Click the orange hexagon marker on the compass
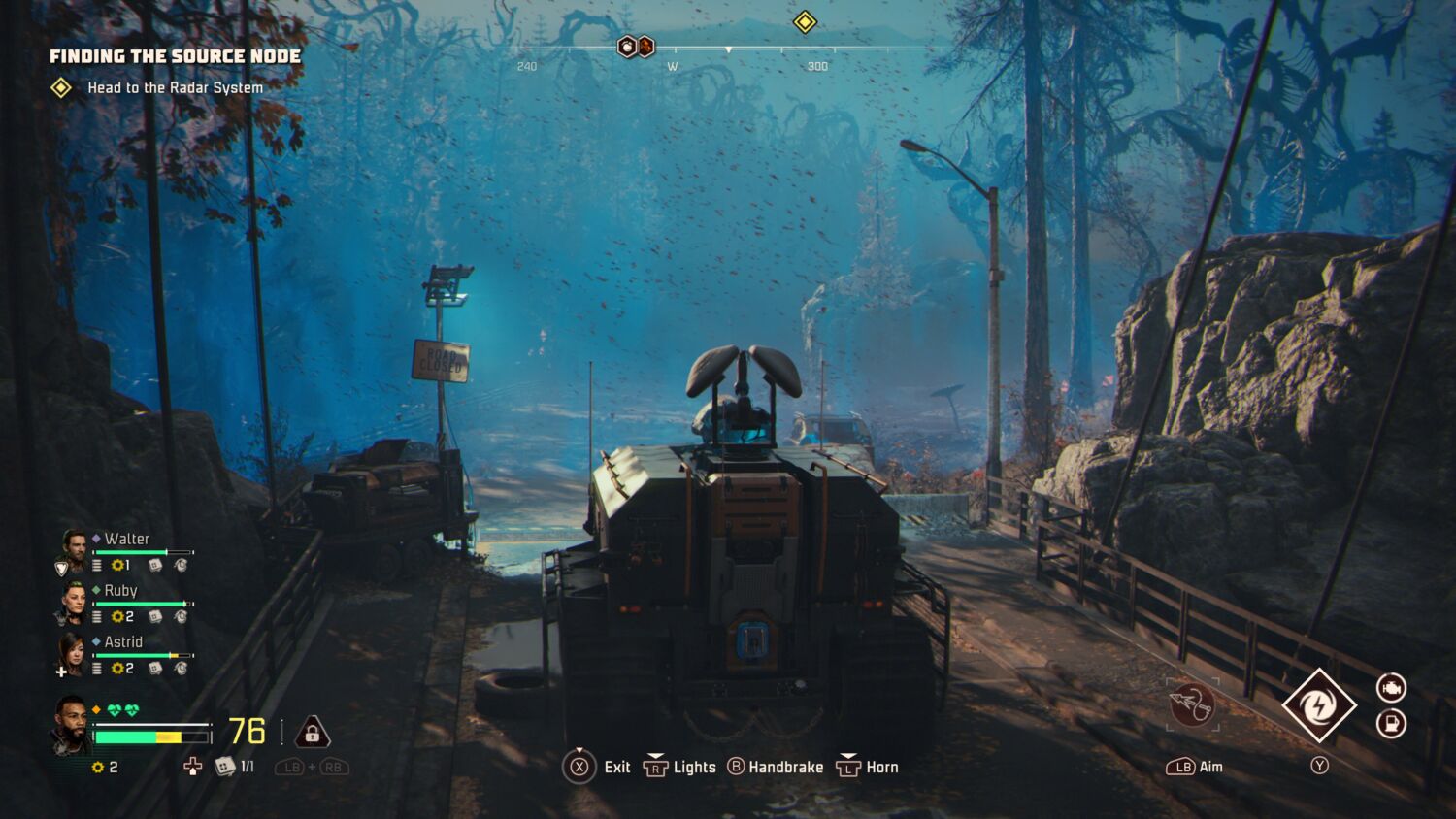The width and height of the screenshot is (1456, 819). [645, 47]
